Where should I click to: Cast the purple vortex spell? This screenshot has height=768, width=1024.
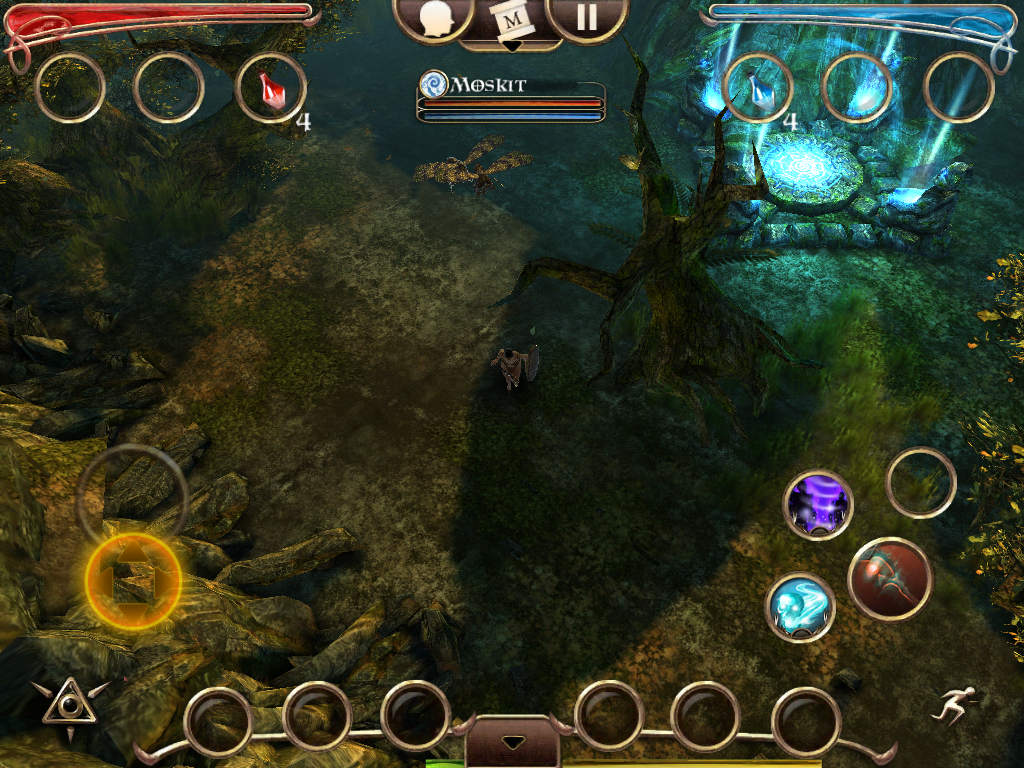click(818, 505)
